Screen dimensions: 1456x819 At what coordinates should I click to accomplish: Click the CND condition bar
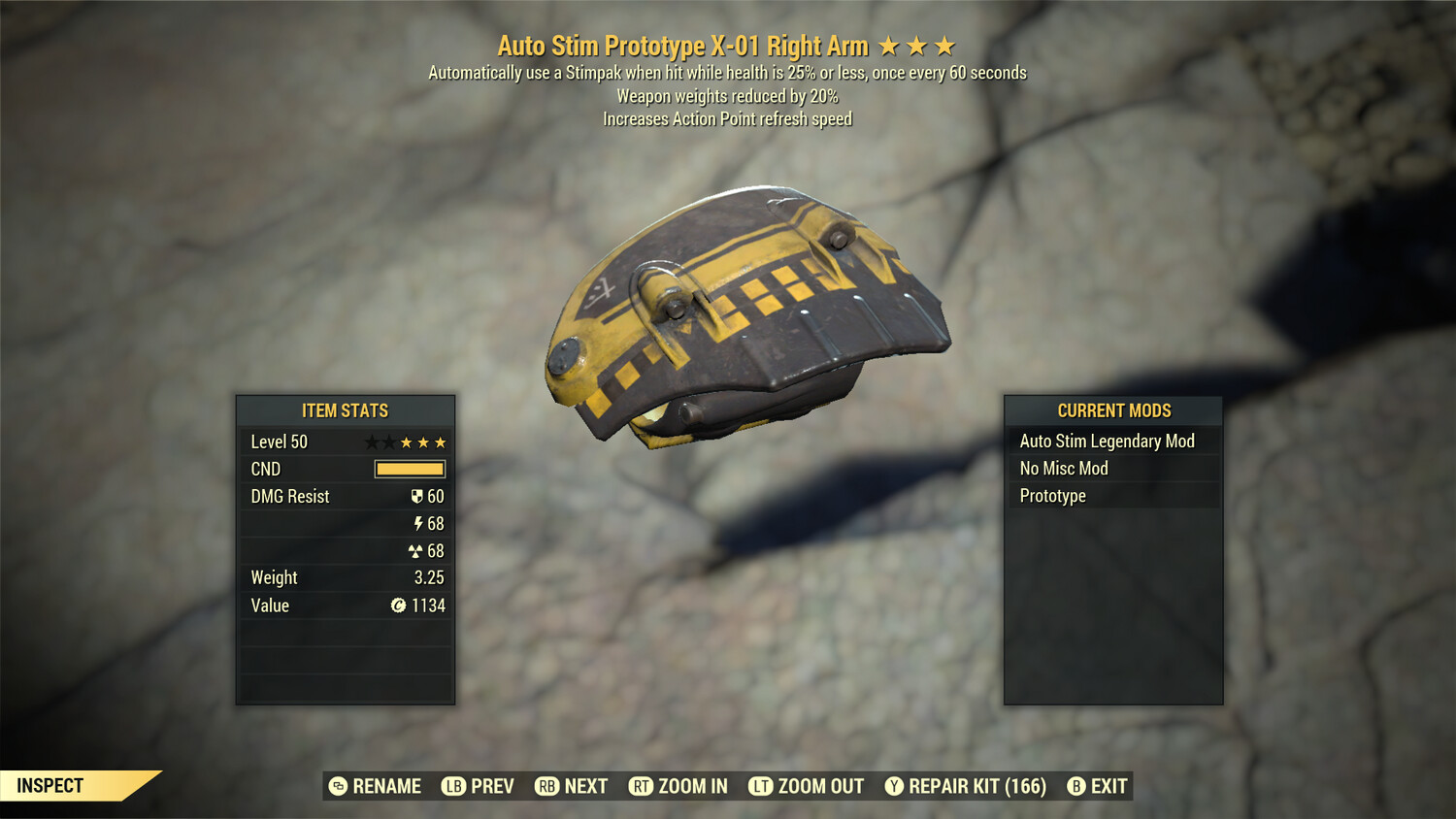pos(408,469)
